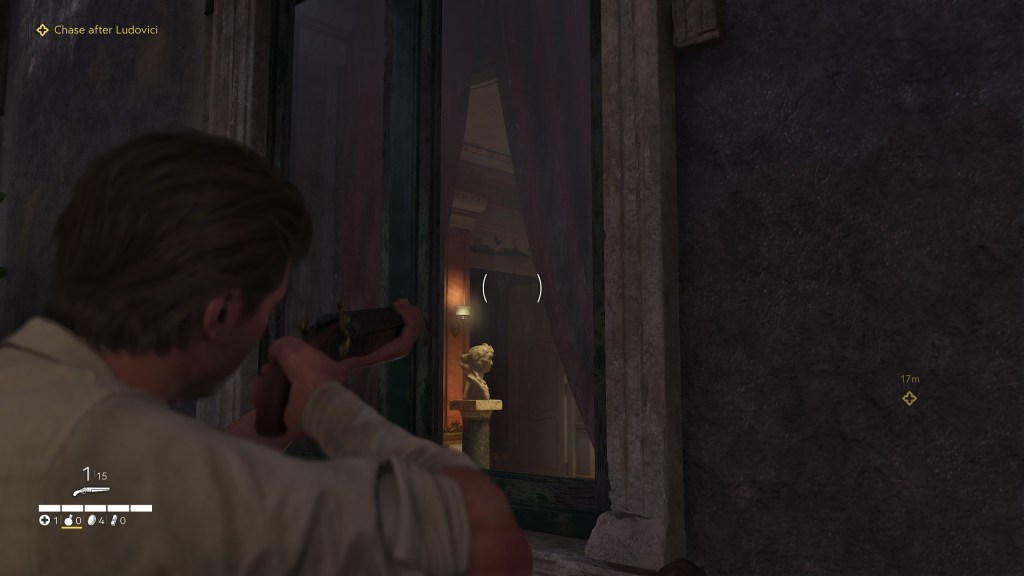Select the 17m objective waypoint marker

tap(909, 398)
